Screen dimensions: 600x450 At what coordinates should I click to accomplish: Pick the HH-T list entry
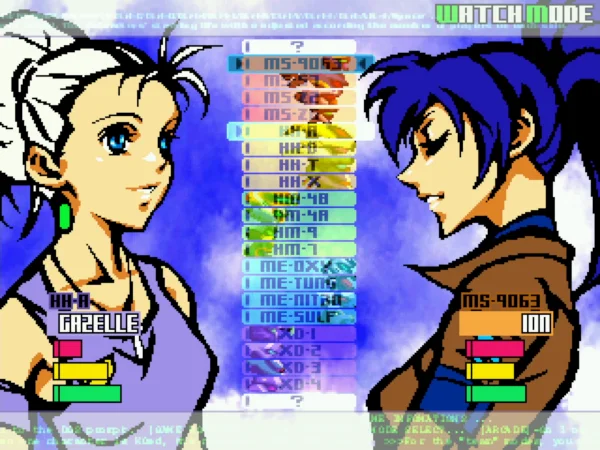[299, 165]
